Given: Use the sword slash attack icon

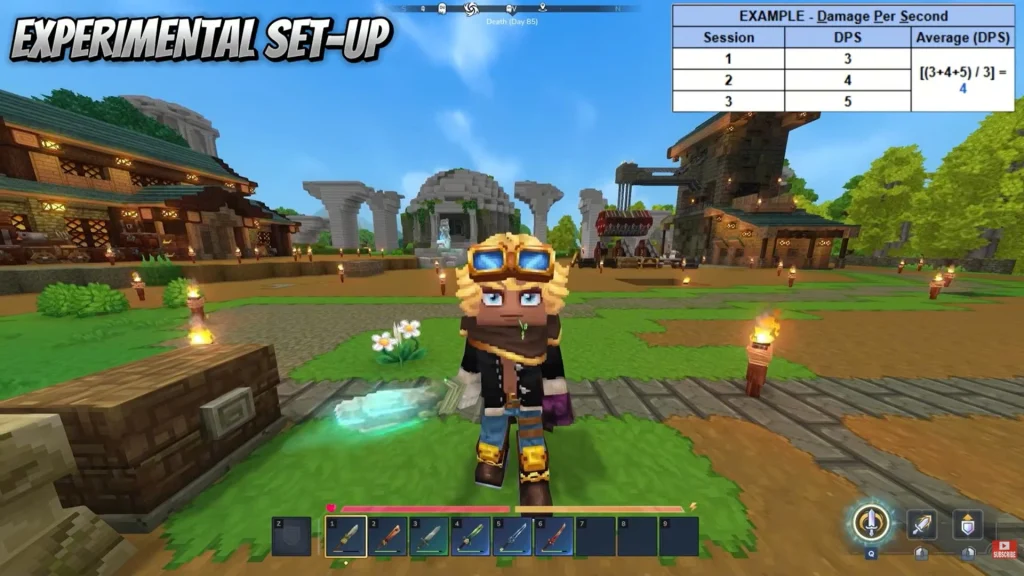Looking at the screenshot, I should tap(921, 525).
